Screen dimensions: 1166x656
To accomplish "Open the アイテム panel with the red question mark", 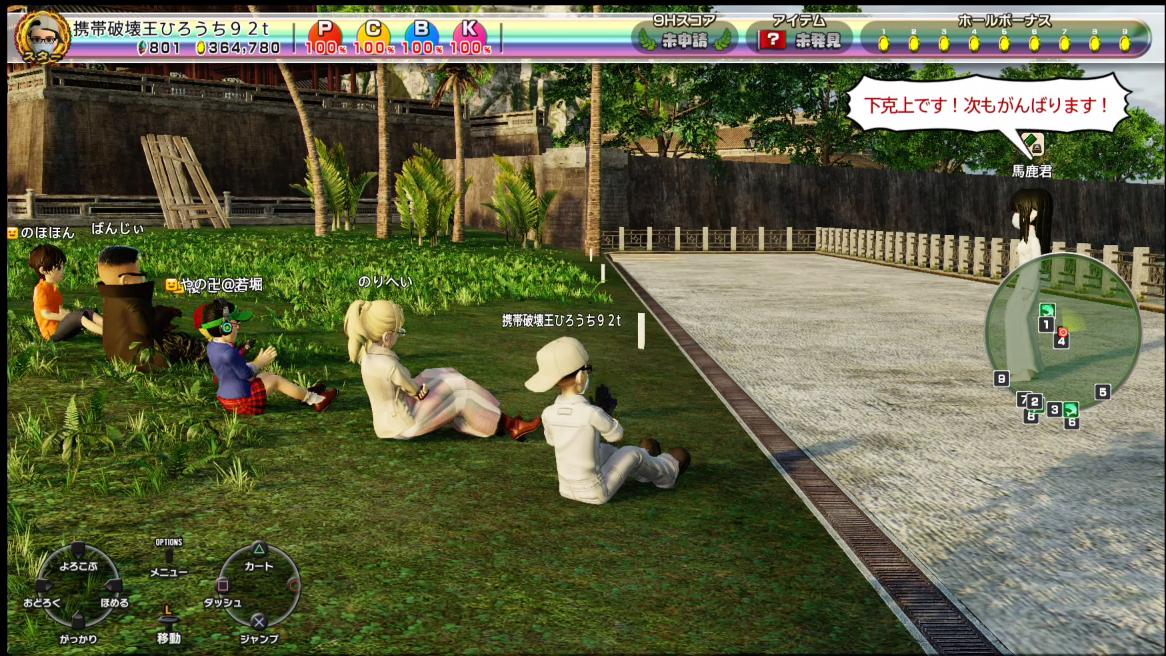I will pos(799,39).
